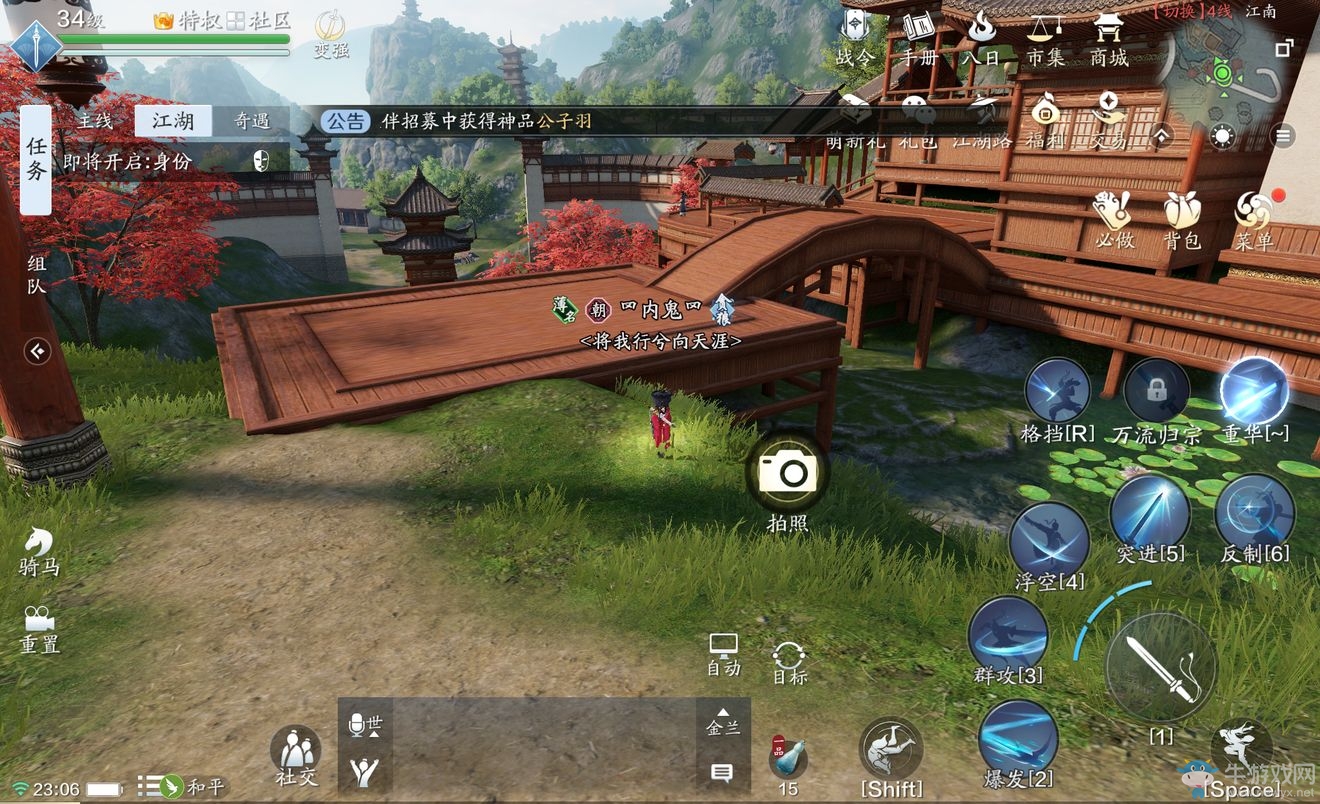Toggle 自动 auto-combat mode

coord(723,654)
